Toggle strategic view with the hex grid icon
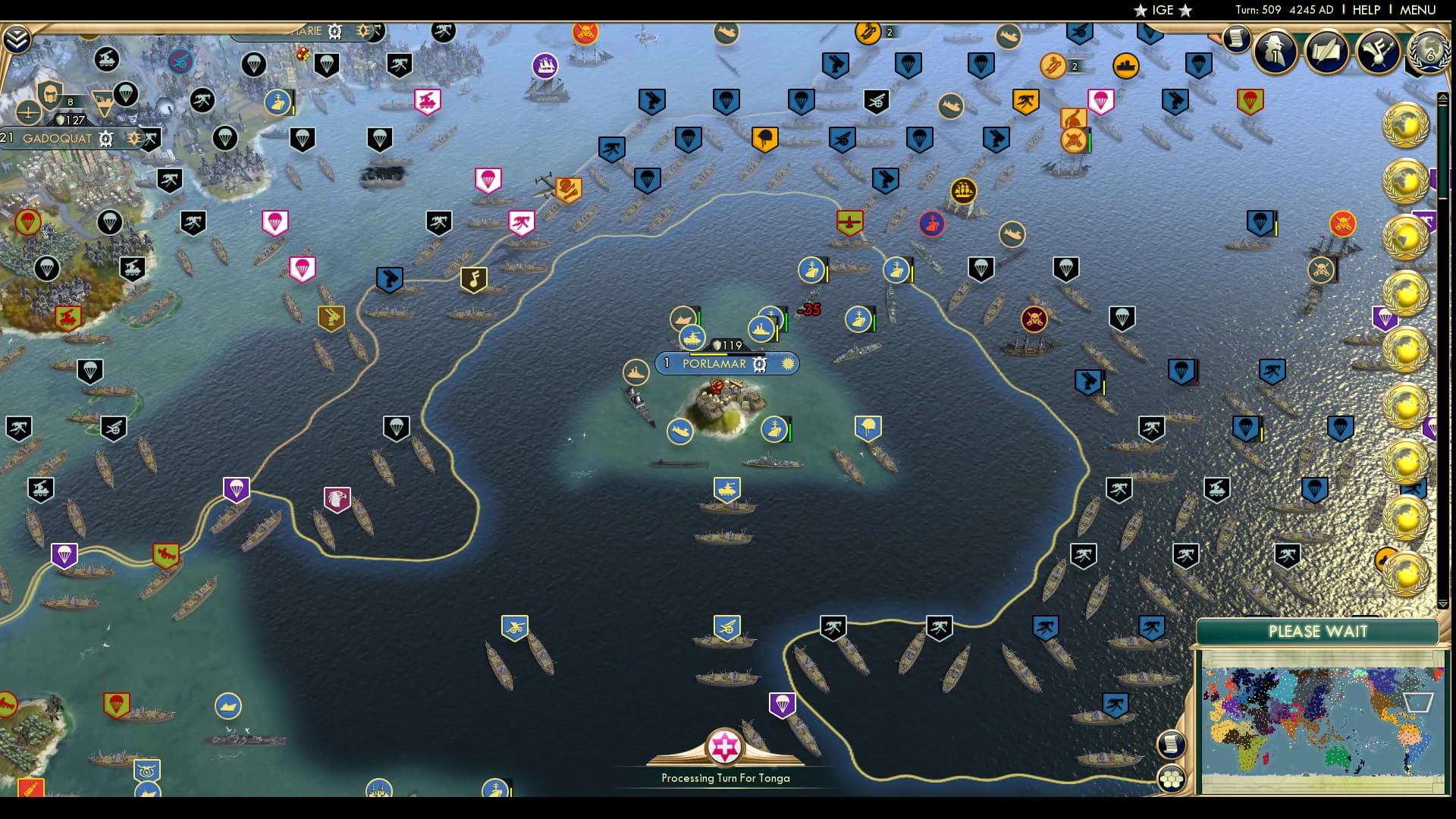Image resolution: width=1456 pixels, height=819 pixels. click(x=1172, y=779)
